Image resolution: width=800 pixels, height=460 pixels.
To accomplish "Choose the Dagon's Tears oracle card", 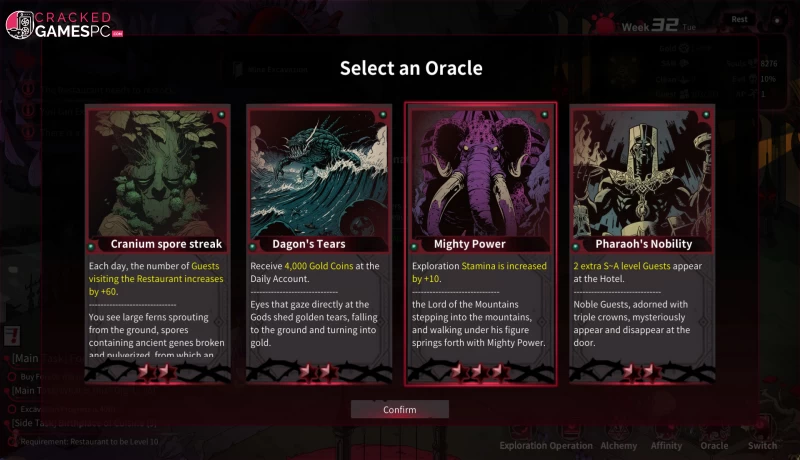I will click(319, 244).
